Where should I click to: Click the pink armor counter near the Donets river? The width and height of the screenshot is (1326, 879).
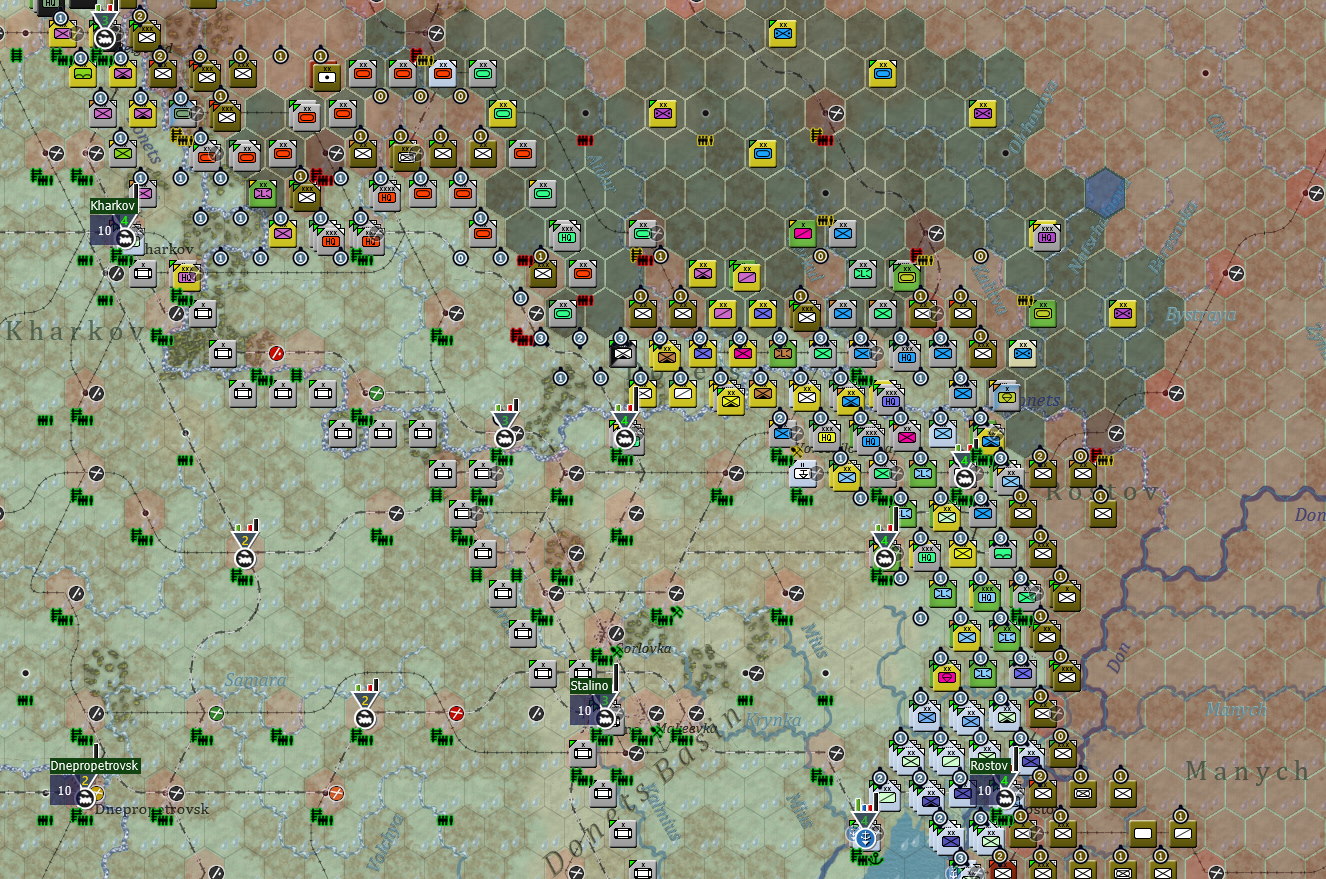[907, 437]
